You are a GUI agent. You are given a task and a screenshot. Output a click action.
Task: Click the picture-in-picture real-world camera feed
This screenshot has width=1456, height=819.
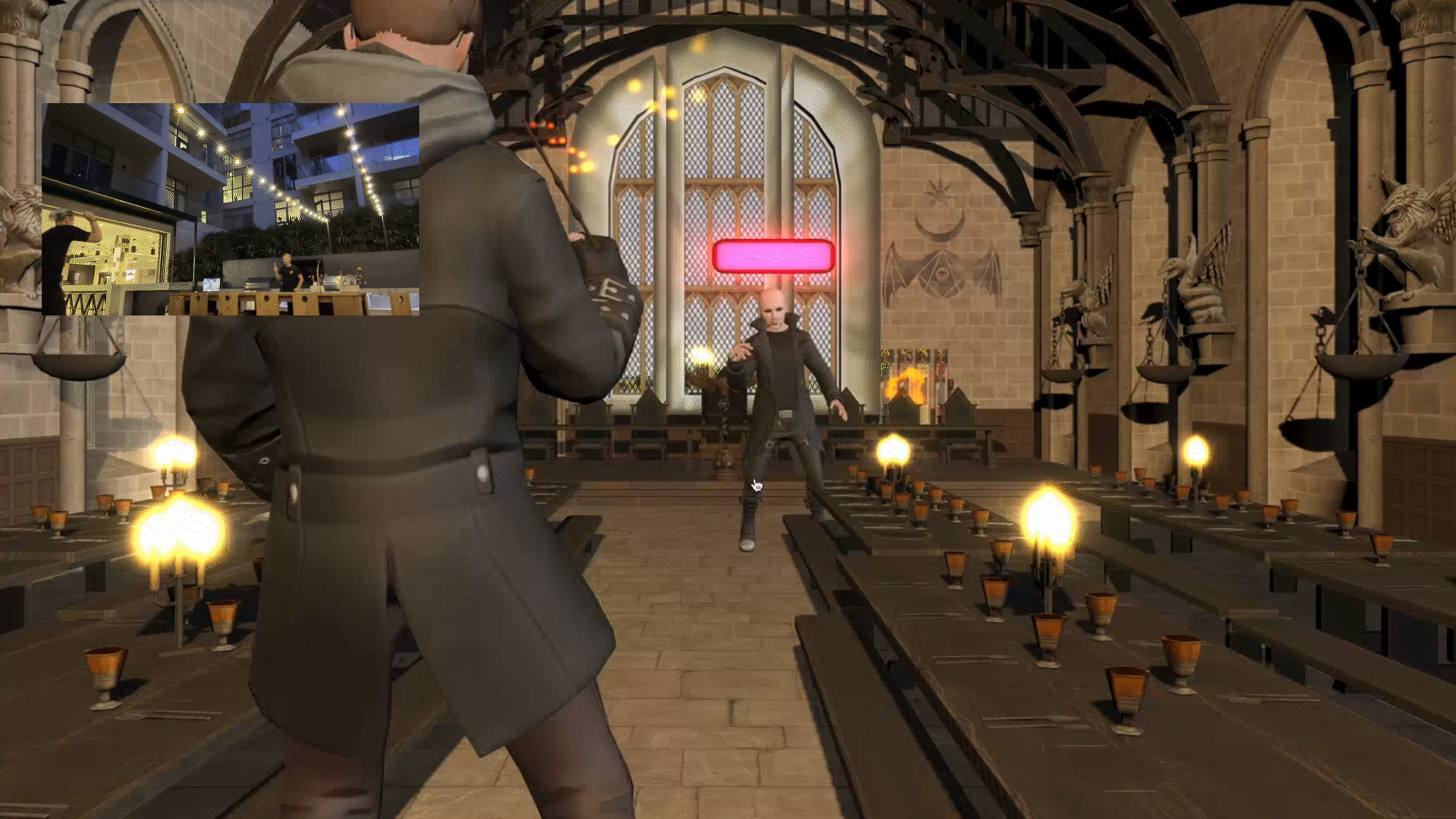[231, 209]
